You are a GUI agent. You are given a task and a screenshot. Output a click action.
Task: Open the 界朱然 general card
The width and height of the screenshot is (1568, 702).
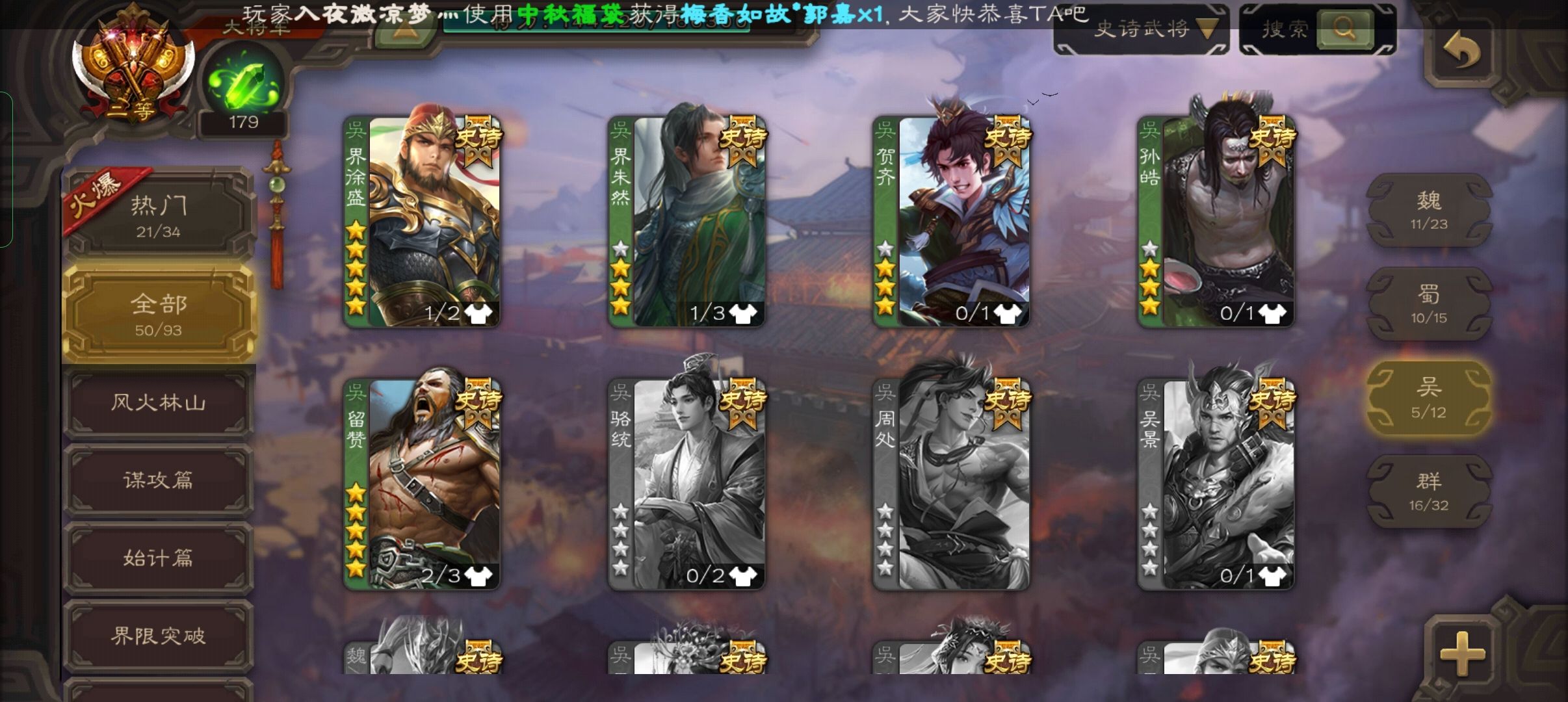(x=686, y=221)
